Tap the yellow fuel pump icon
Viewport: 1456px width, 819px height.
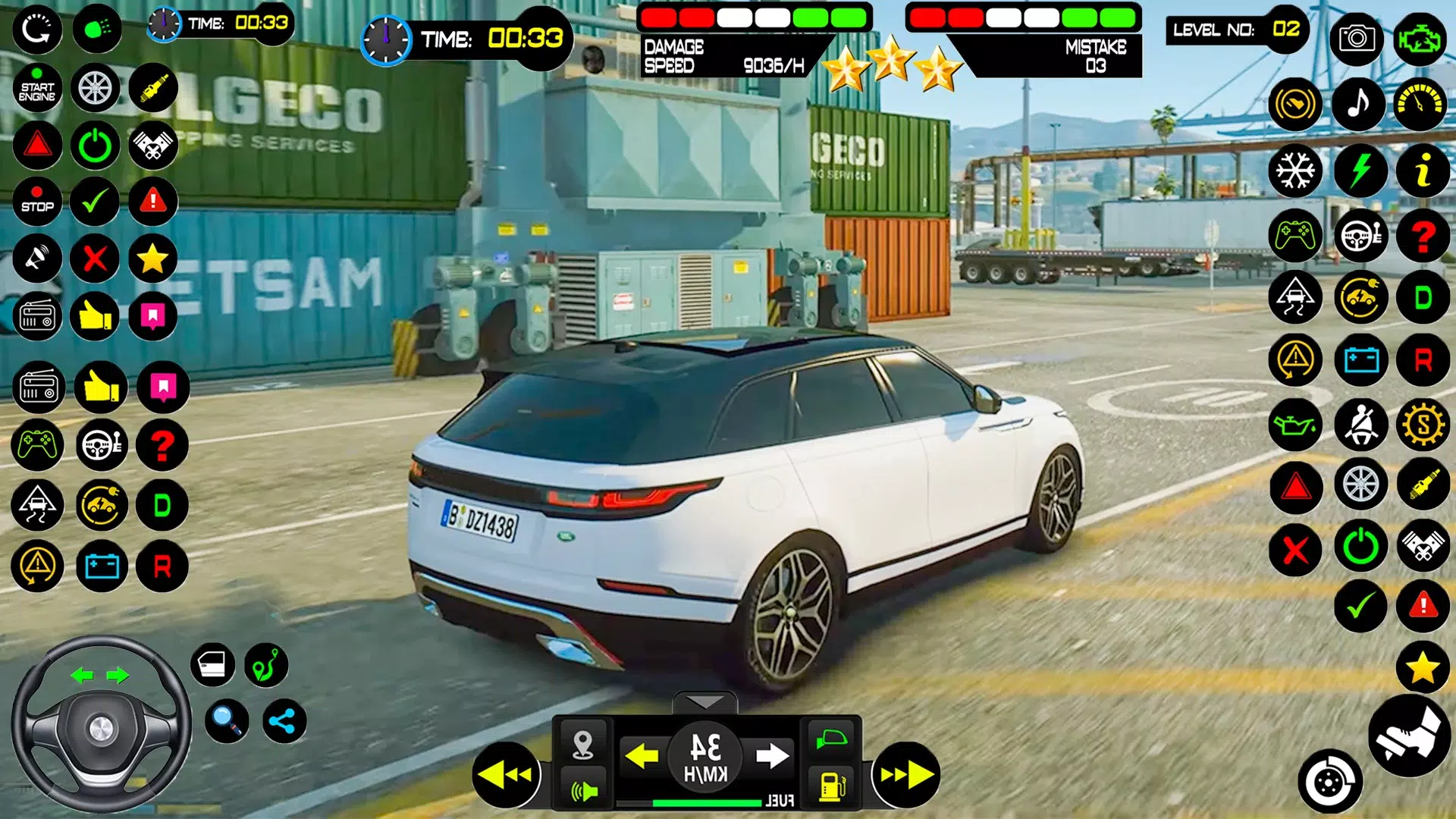[x=832, y=785]
